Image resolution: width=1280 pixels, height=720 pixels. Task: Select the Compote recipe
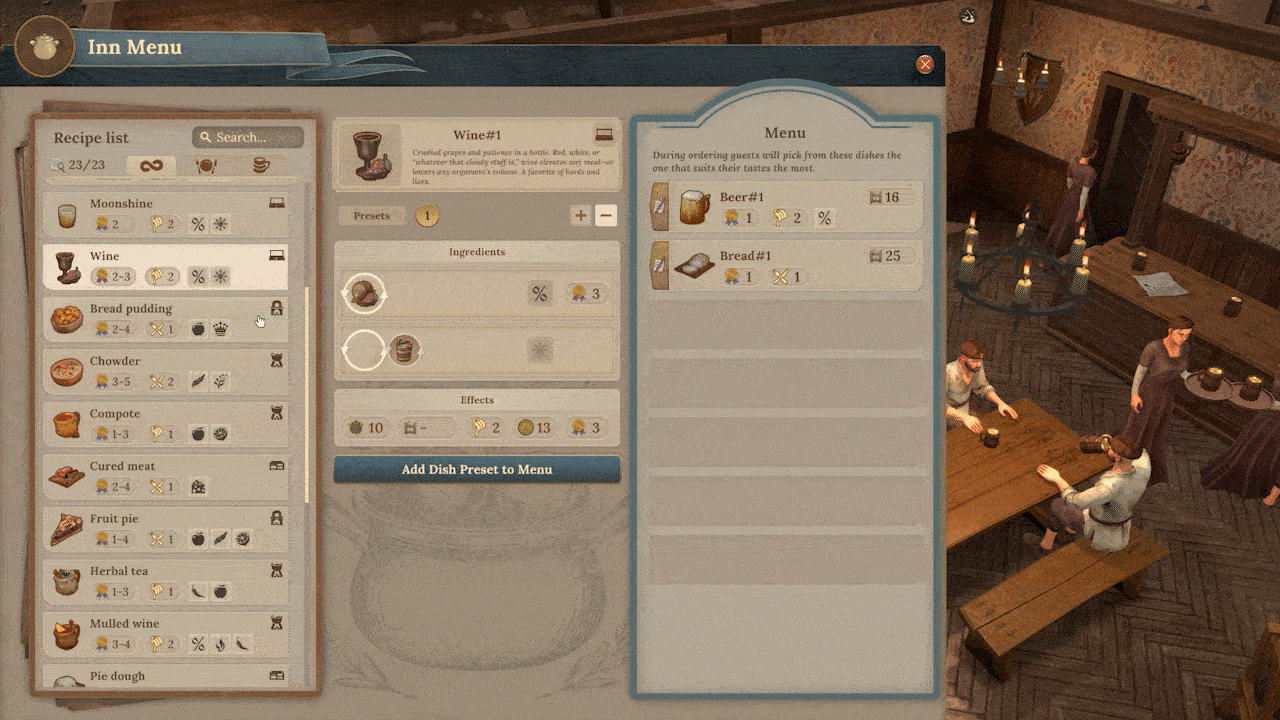[167, 424]
